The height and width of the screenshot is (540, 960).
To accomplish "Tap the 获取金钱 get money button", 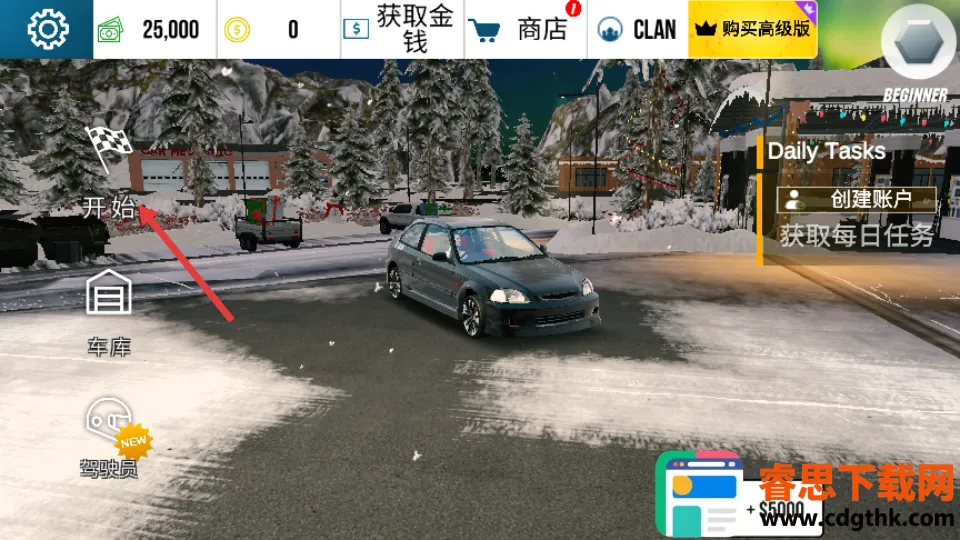I will (x=400, y=29).
